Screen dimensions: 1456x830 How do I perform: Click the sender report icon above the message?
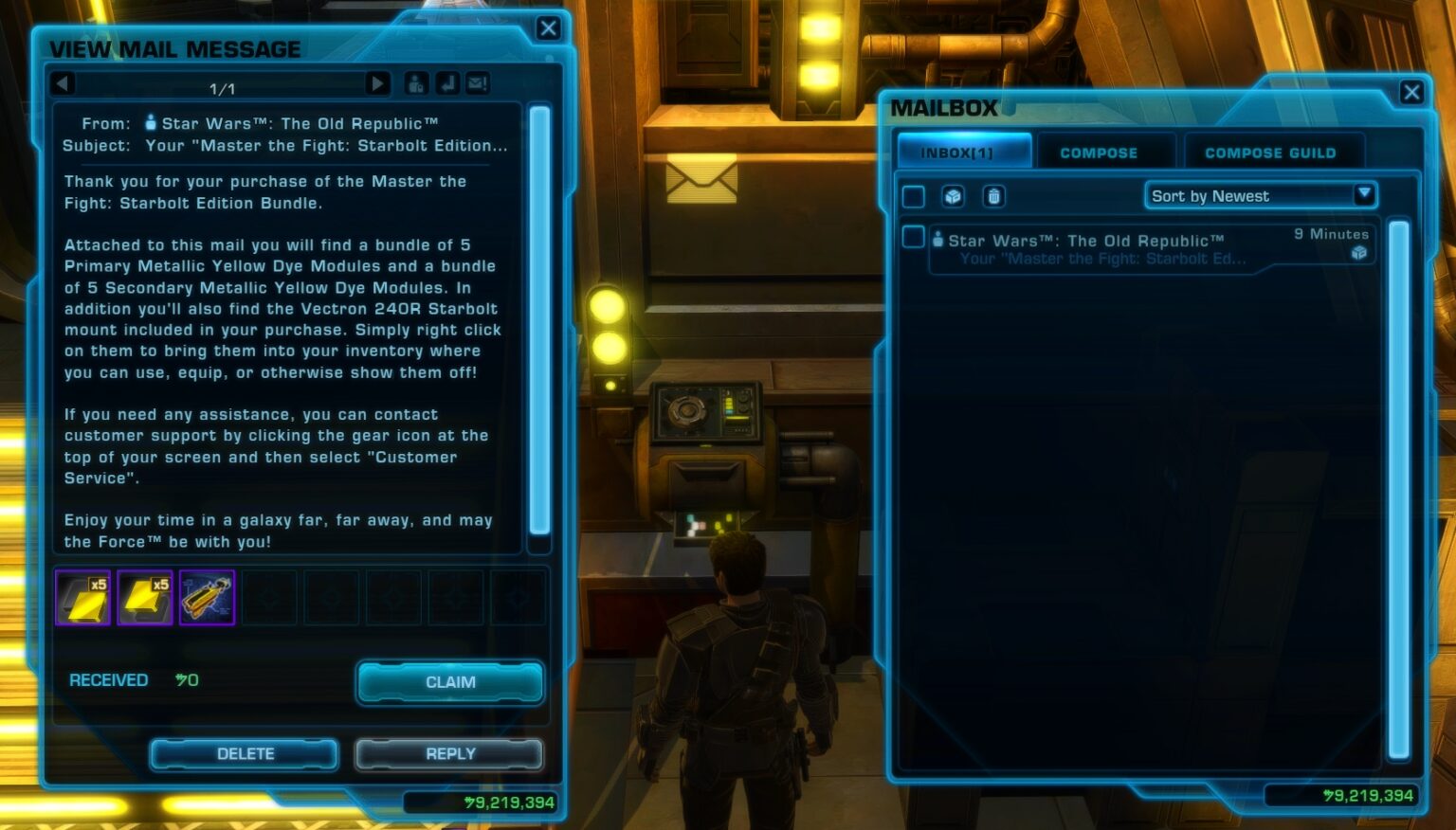(x=415, y=83)
